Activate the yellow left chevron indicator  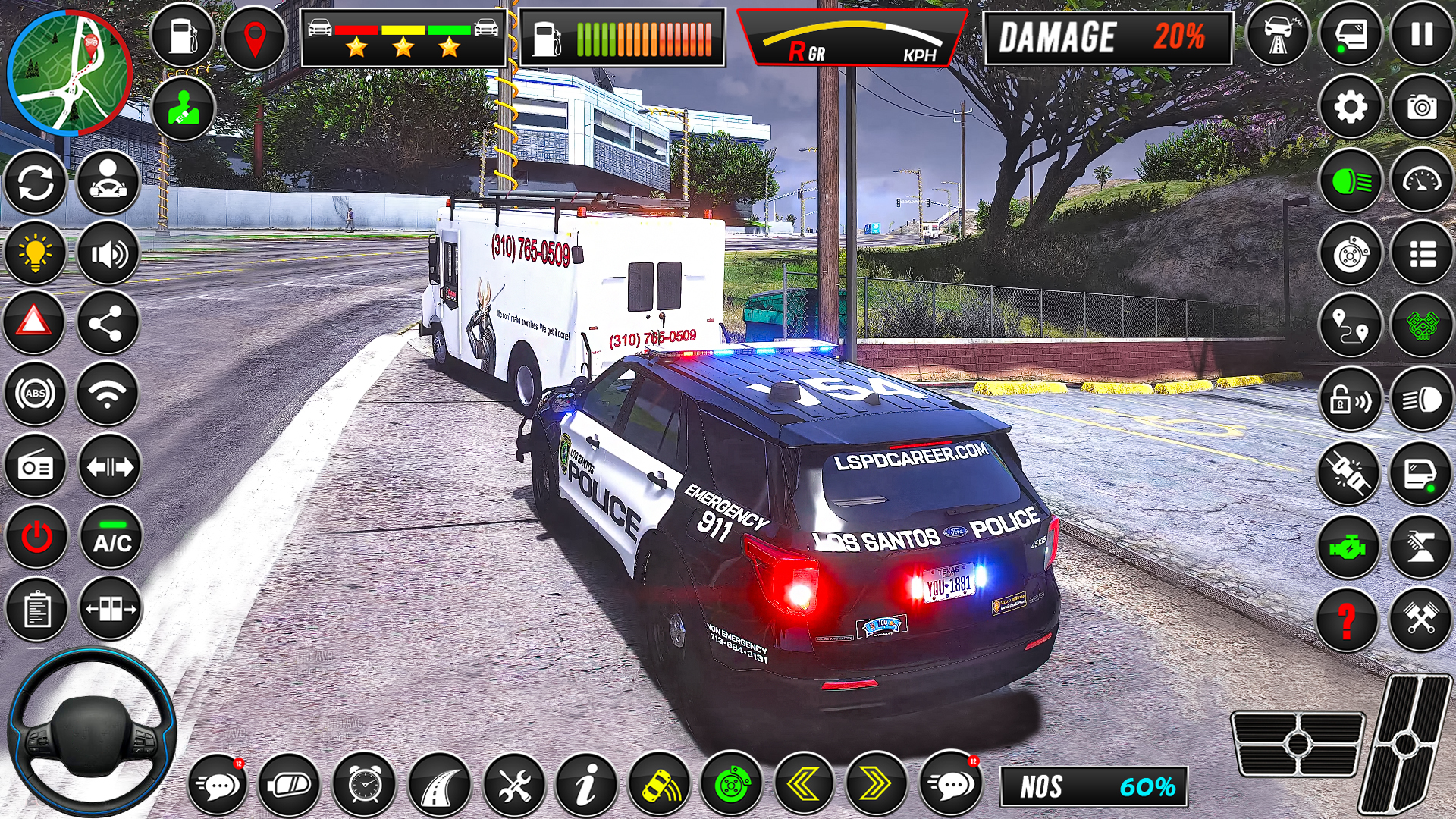point(804,785)
